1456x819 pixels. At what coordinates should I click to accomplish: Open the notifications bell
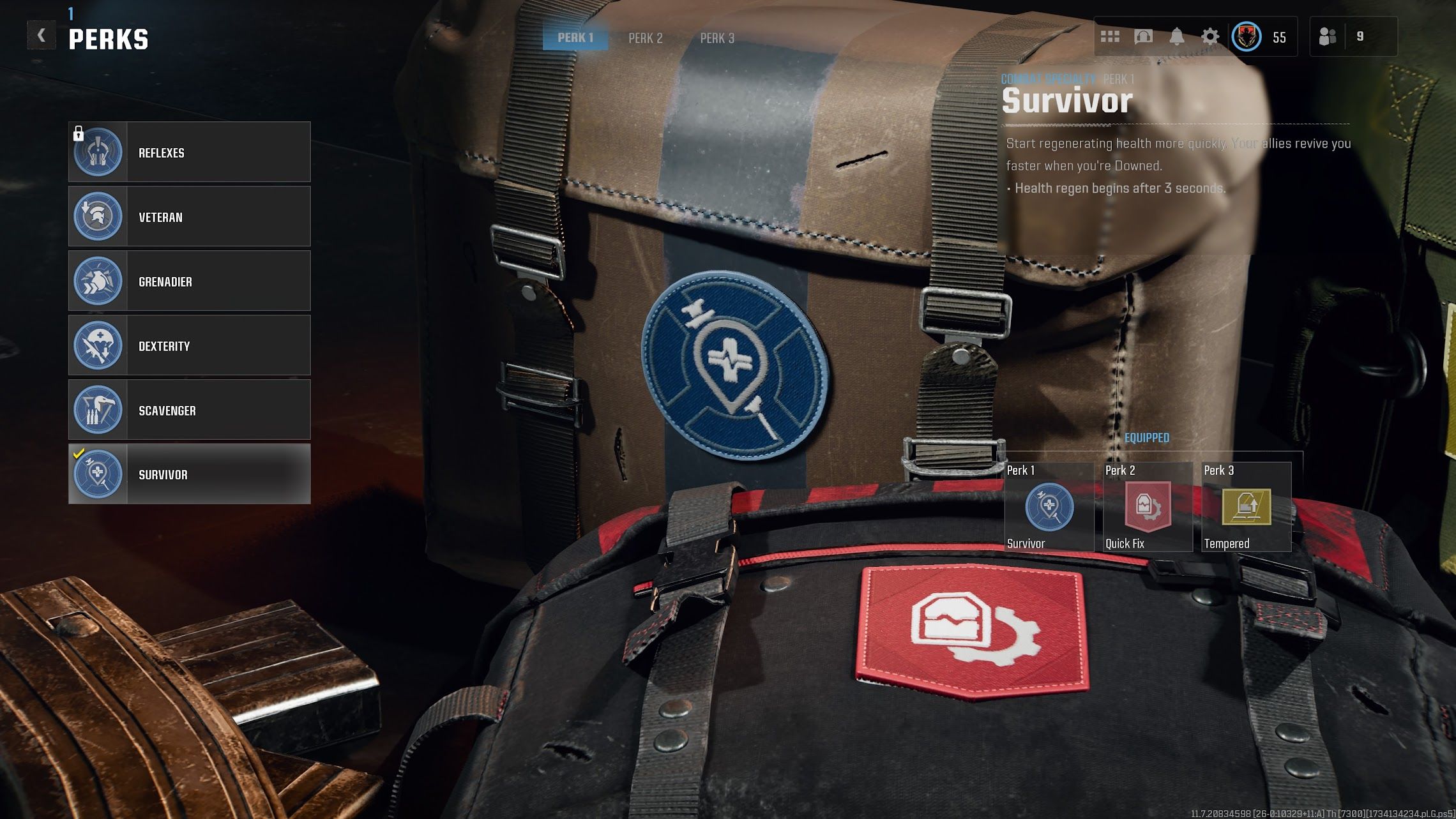pos(1177,36)
